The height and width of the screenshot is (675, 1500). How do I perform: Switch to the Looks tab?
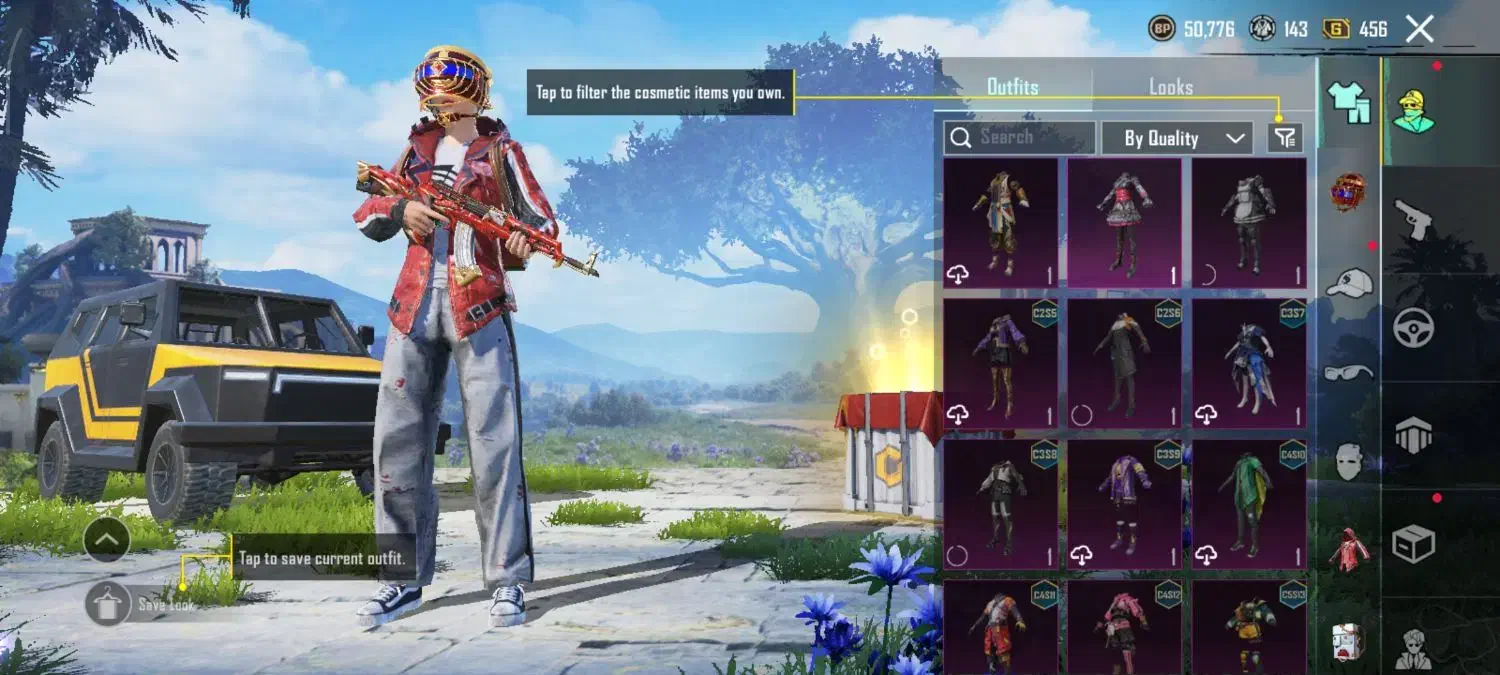1170,87
